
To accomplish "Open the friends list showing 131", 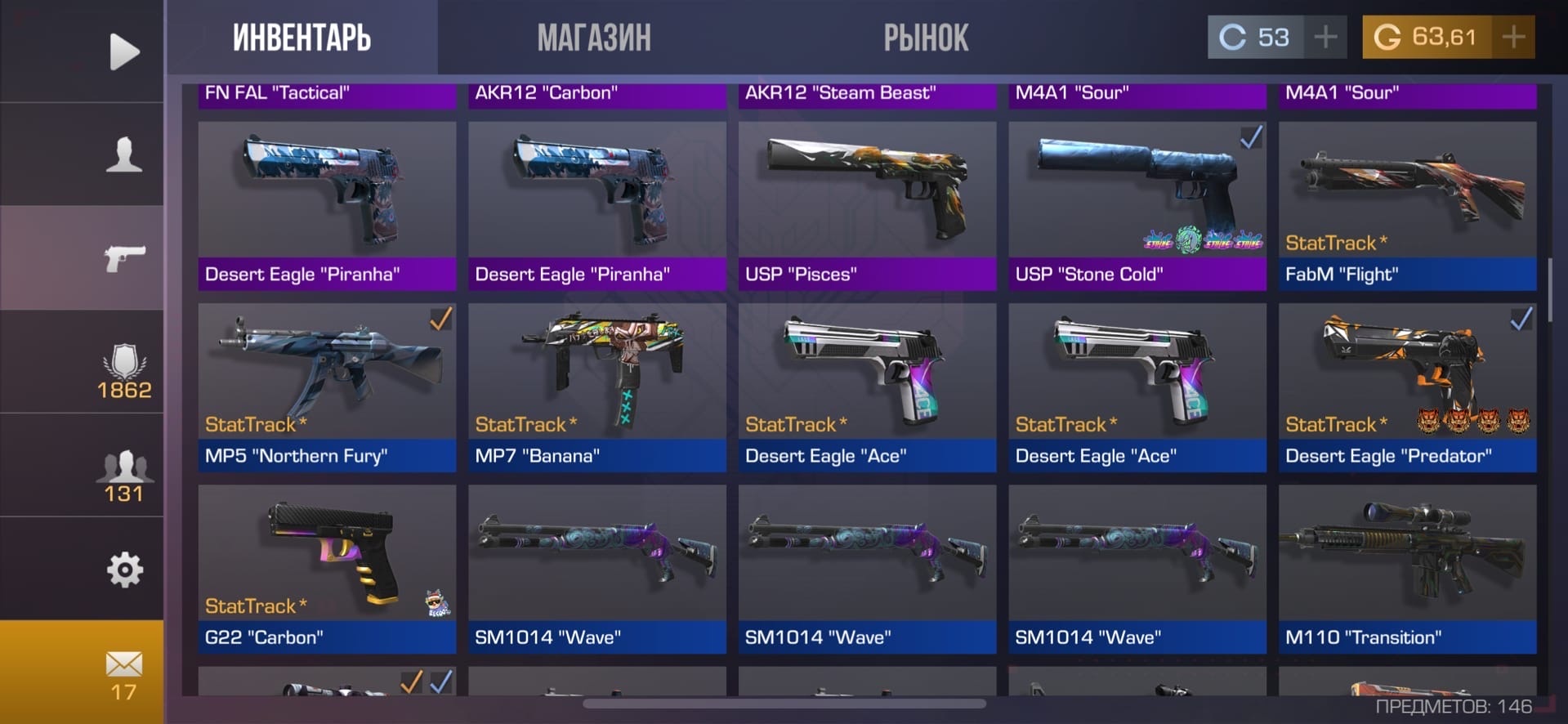I will click(x=124, y=476).
